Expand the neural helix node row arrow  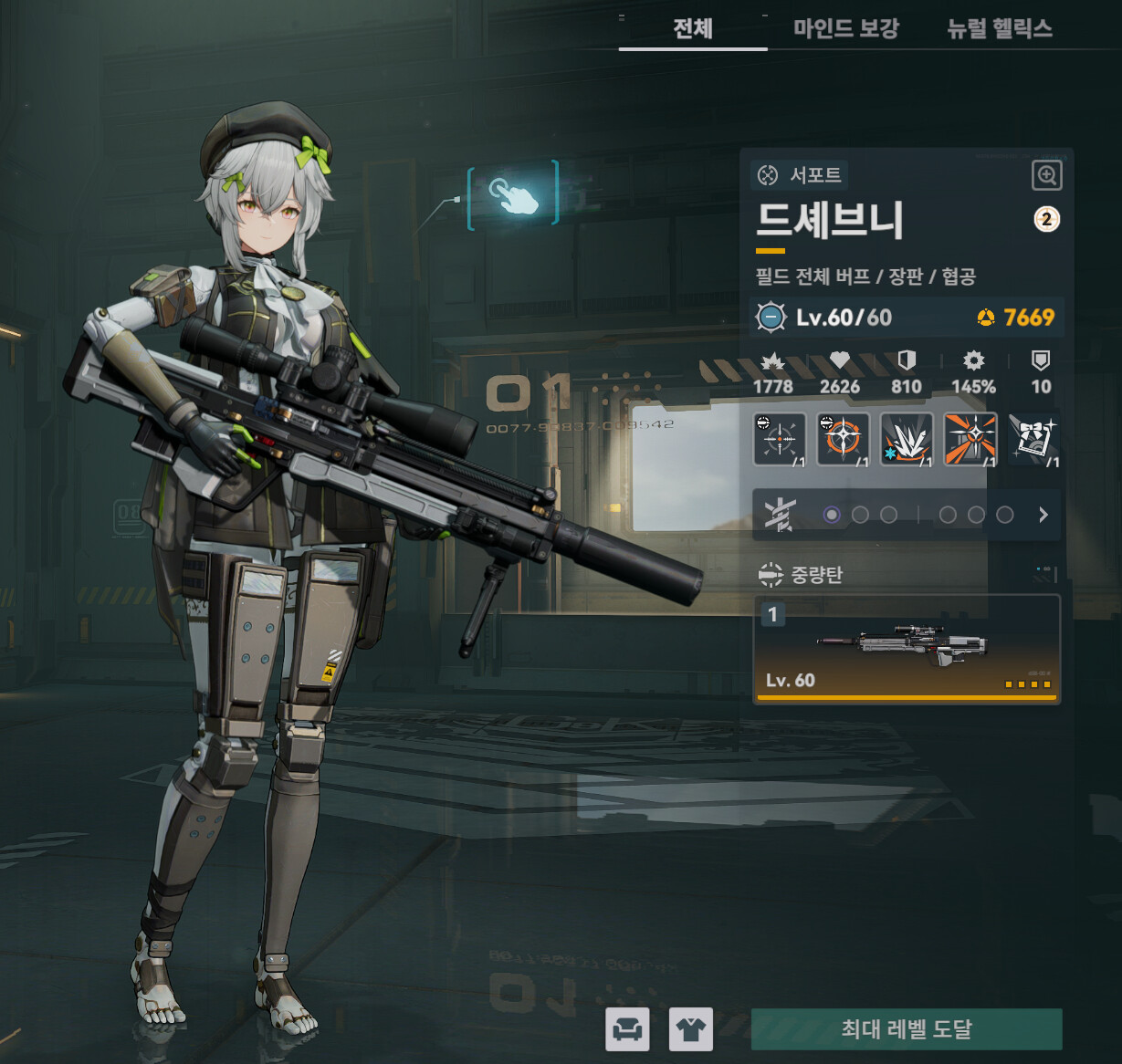point(1043,515)
